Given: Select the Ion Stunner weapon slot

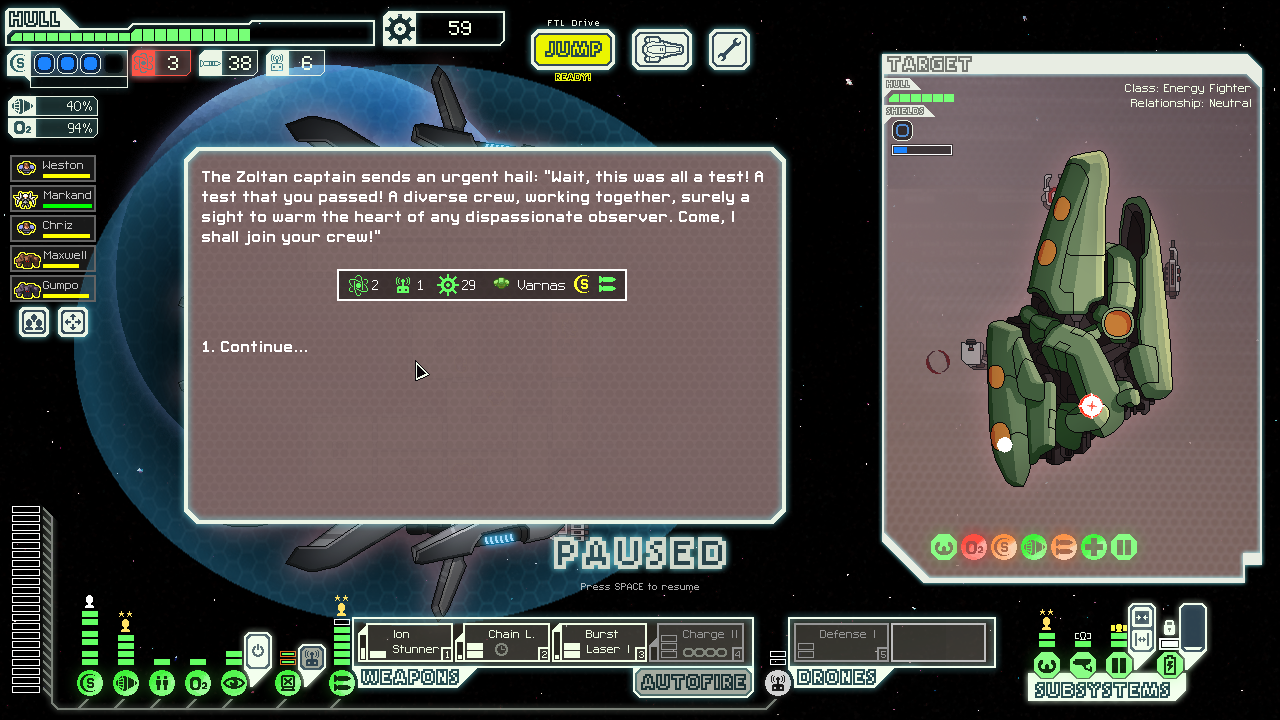Looking at the screenshot, I should (405, 642).
